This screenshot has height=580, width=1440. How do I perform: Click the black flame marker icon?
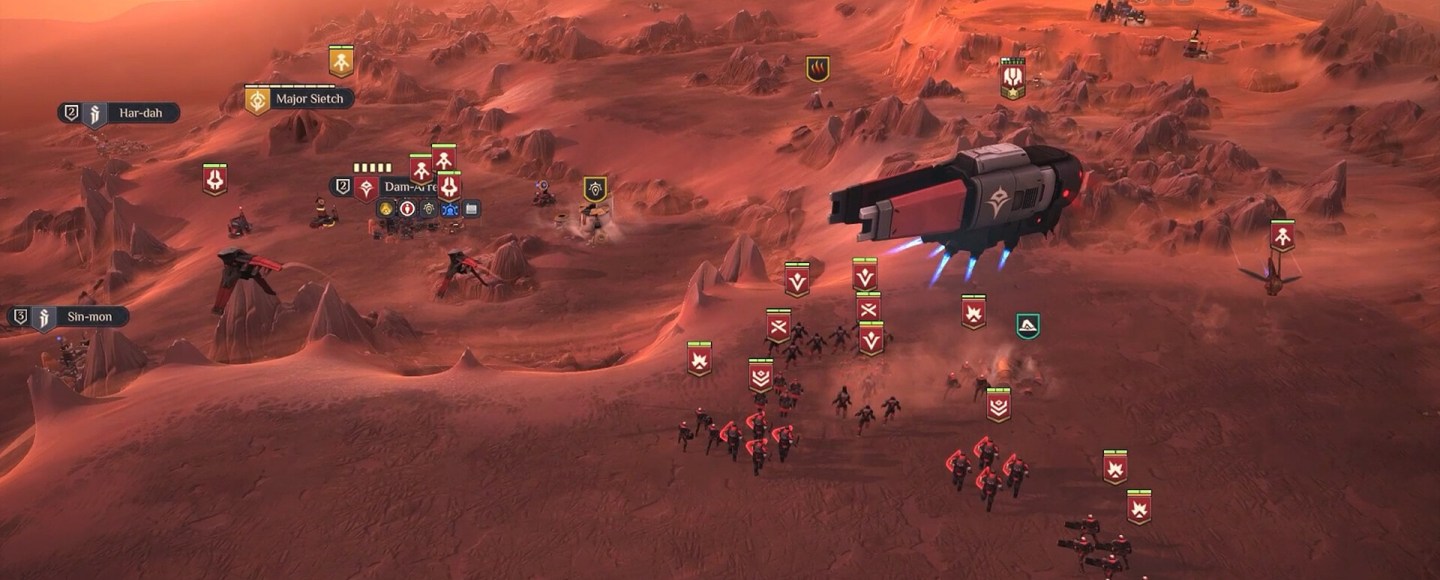coord(818,69)
